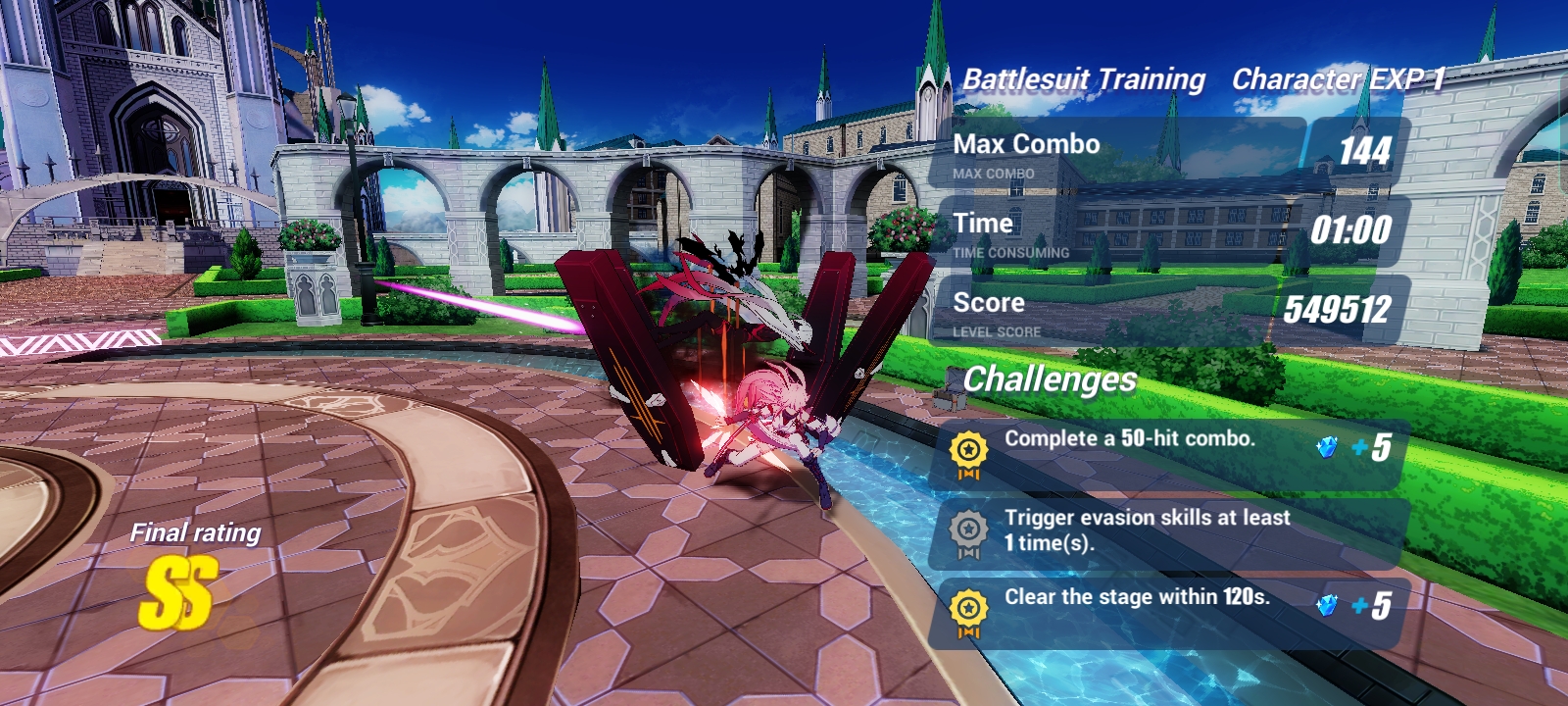Click the ribbon icon under the 120s challenge medal
Viewport: 1568px width, 706px height.
(x=970, y=631)
